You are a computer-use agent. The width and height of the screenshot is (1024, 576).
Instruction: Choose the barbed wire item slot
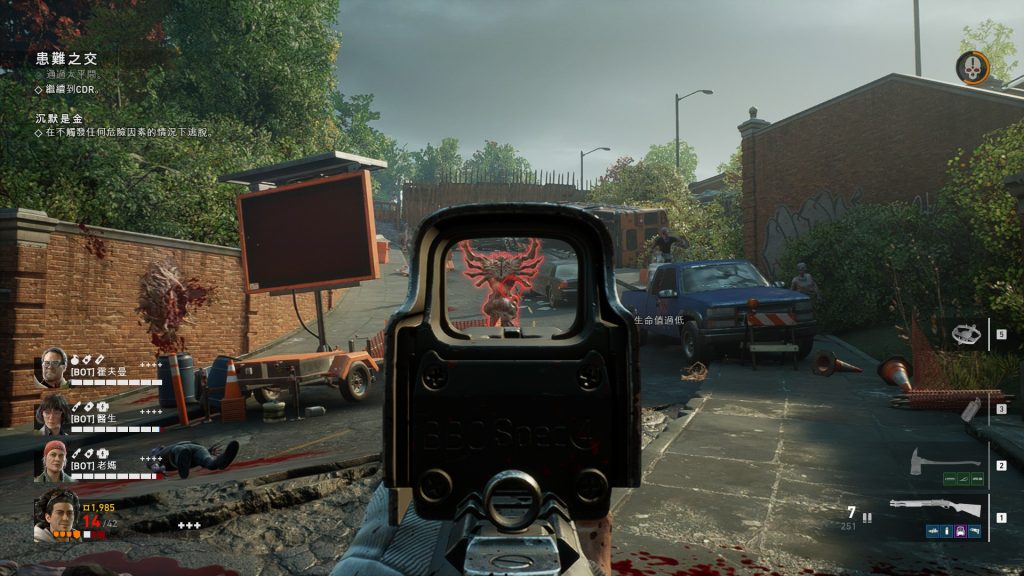[965, 334]
